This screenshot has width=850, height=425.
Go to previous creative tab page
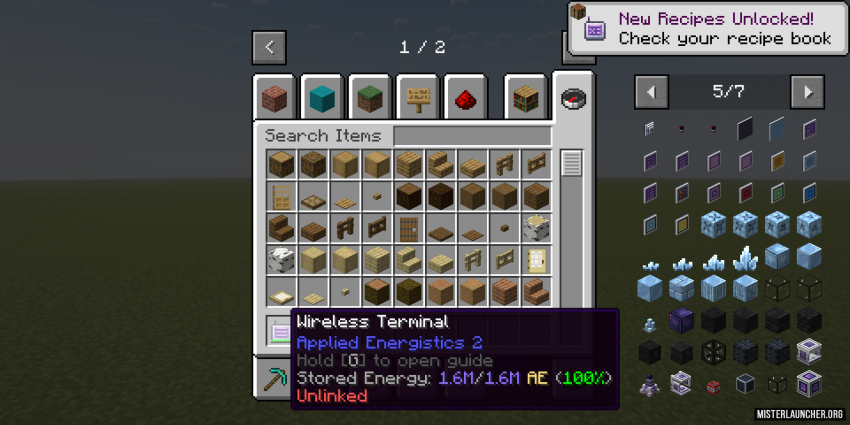[x=269, y=47]
